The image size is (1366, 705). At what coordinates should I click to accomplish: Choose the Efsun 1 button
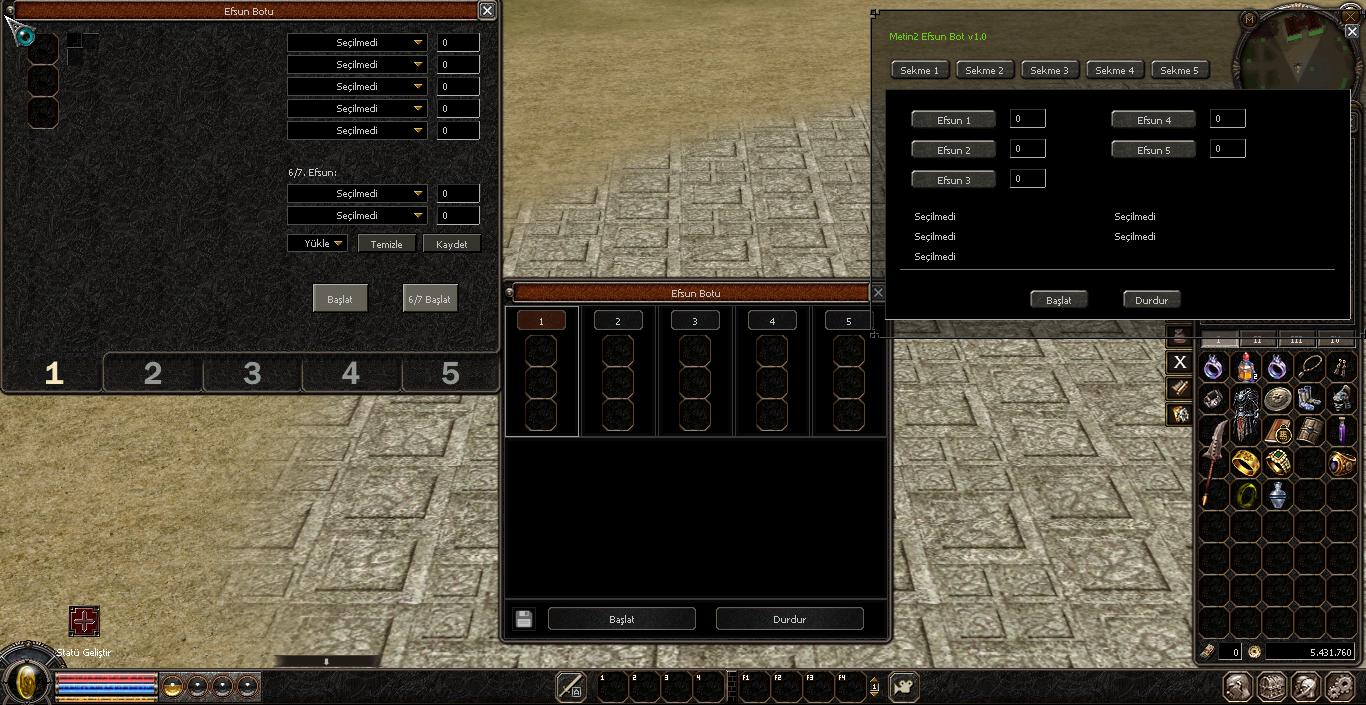pos(953,120)
